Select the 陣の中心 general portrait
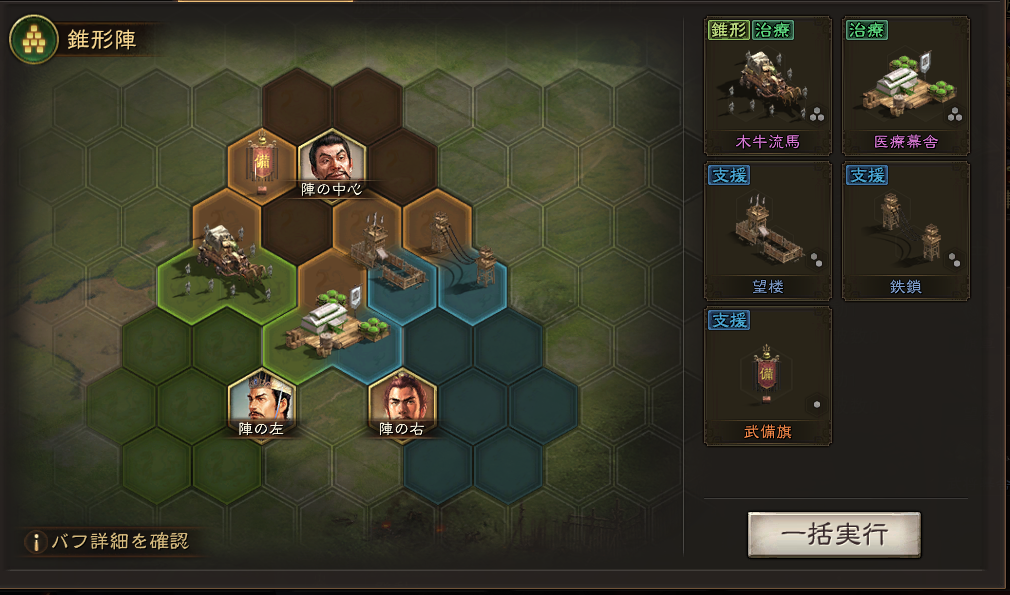The image size is (1010, 595). [332, 159]
